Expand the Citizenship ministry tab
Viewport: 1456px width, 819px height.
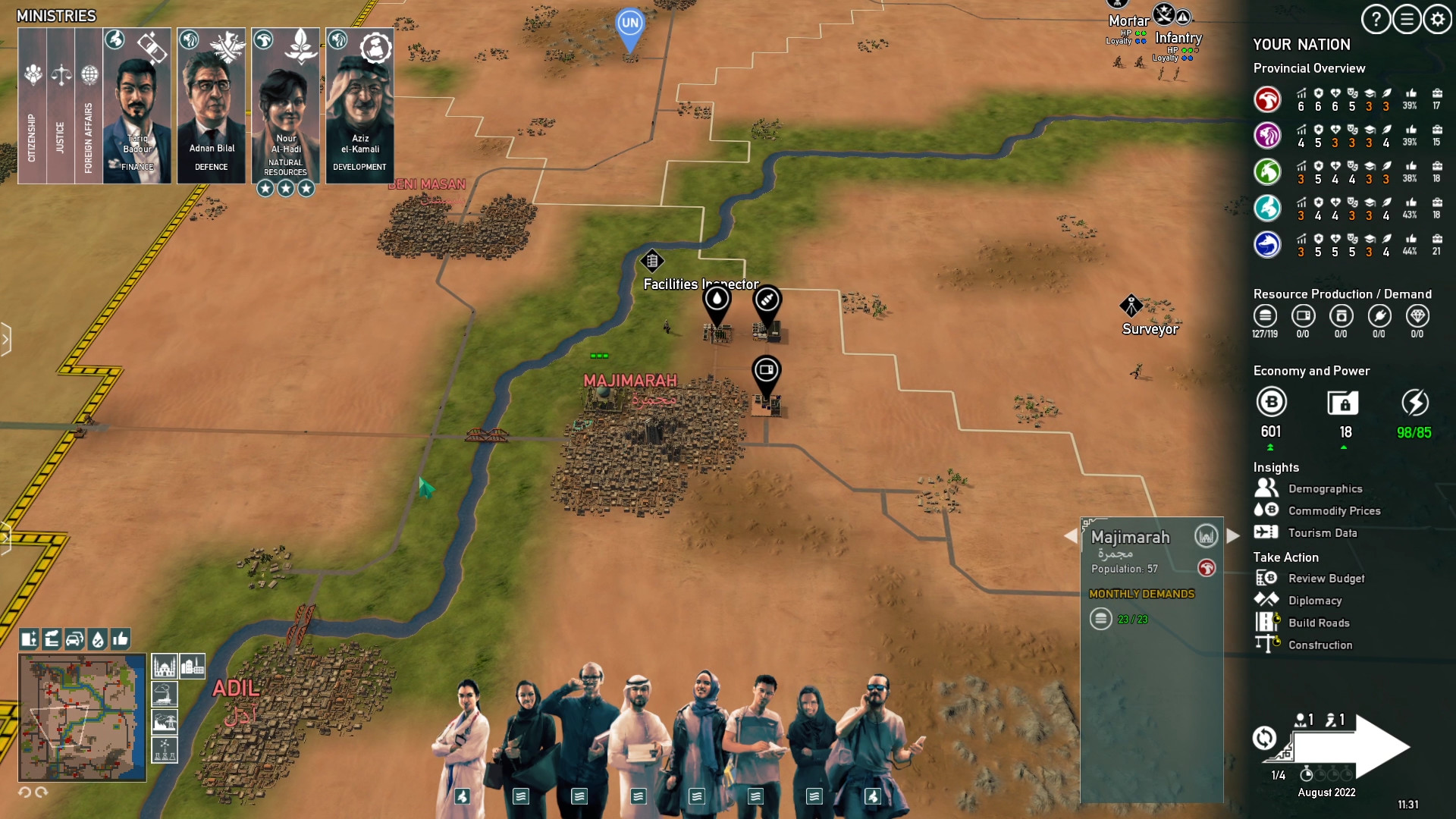[32, 106]
